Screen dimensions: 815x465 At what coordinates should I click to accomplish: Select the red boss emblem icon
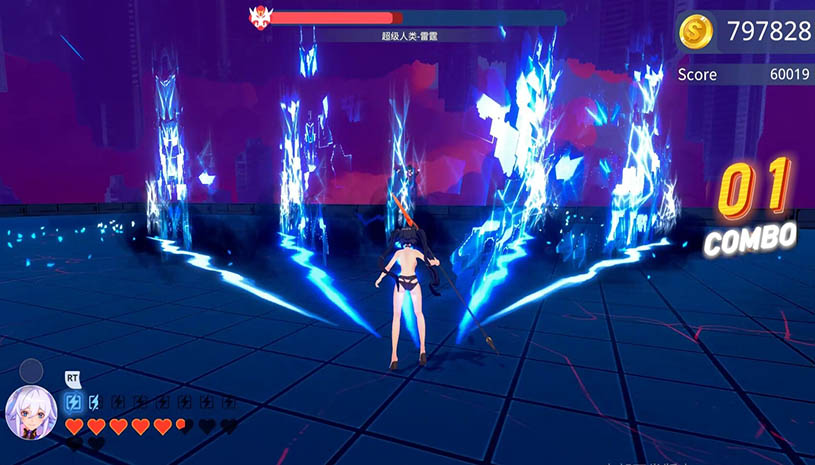coord(261,17)
